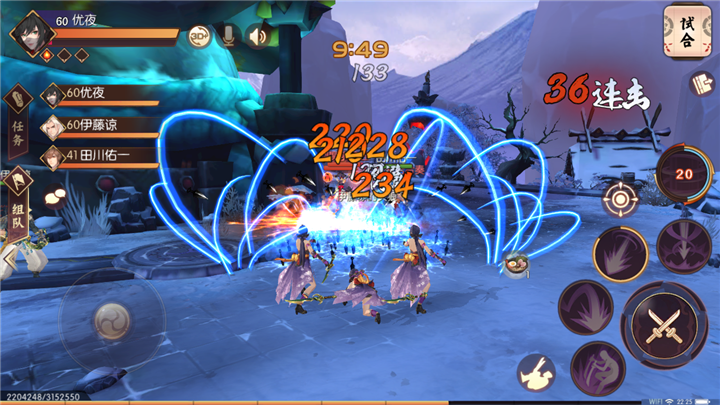Use the dodge roll skill icon

(536, 372)
